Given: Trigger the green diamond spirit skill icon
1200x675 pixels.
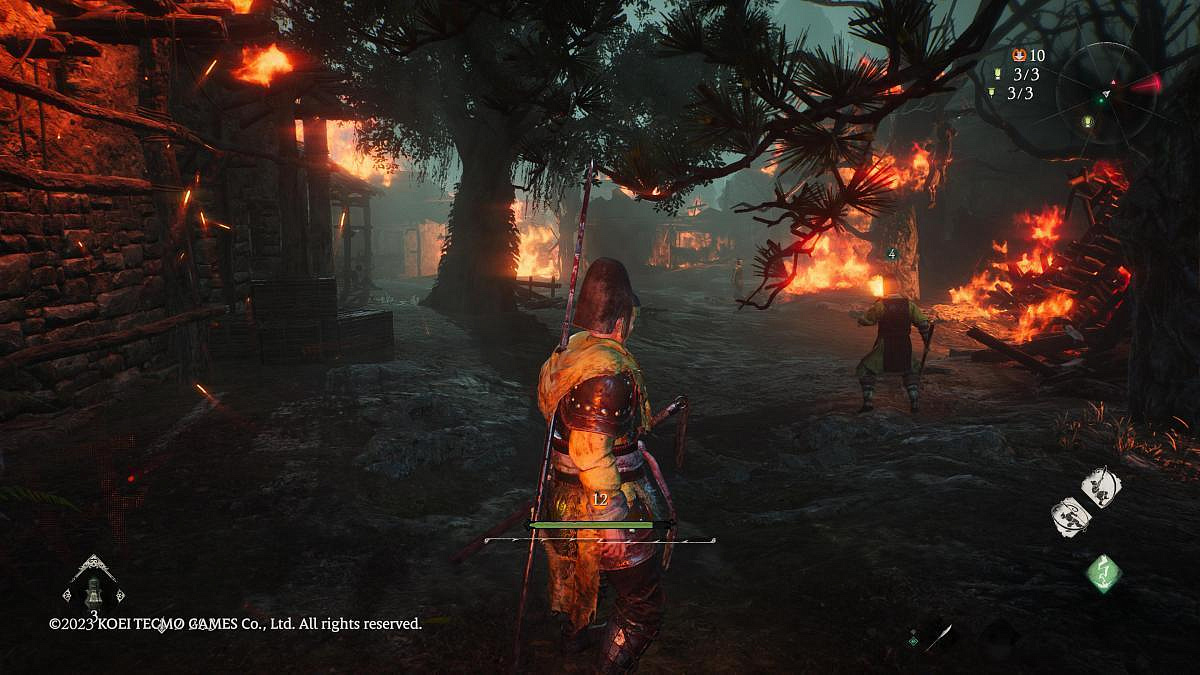Looking at the screenshot, I should coord(1104,573).
